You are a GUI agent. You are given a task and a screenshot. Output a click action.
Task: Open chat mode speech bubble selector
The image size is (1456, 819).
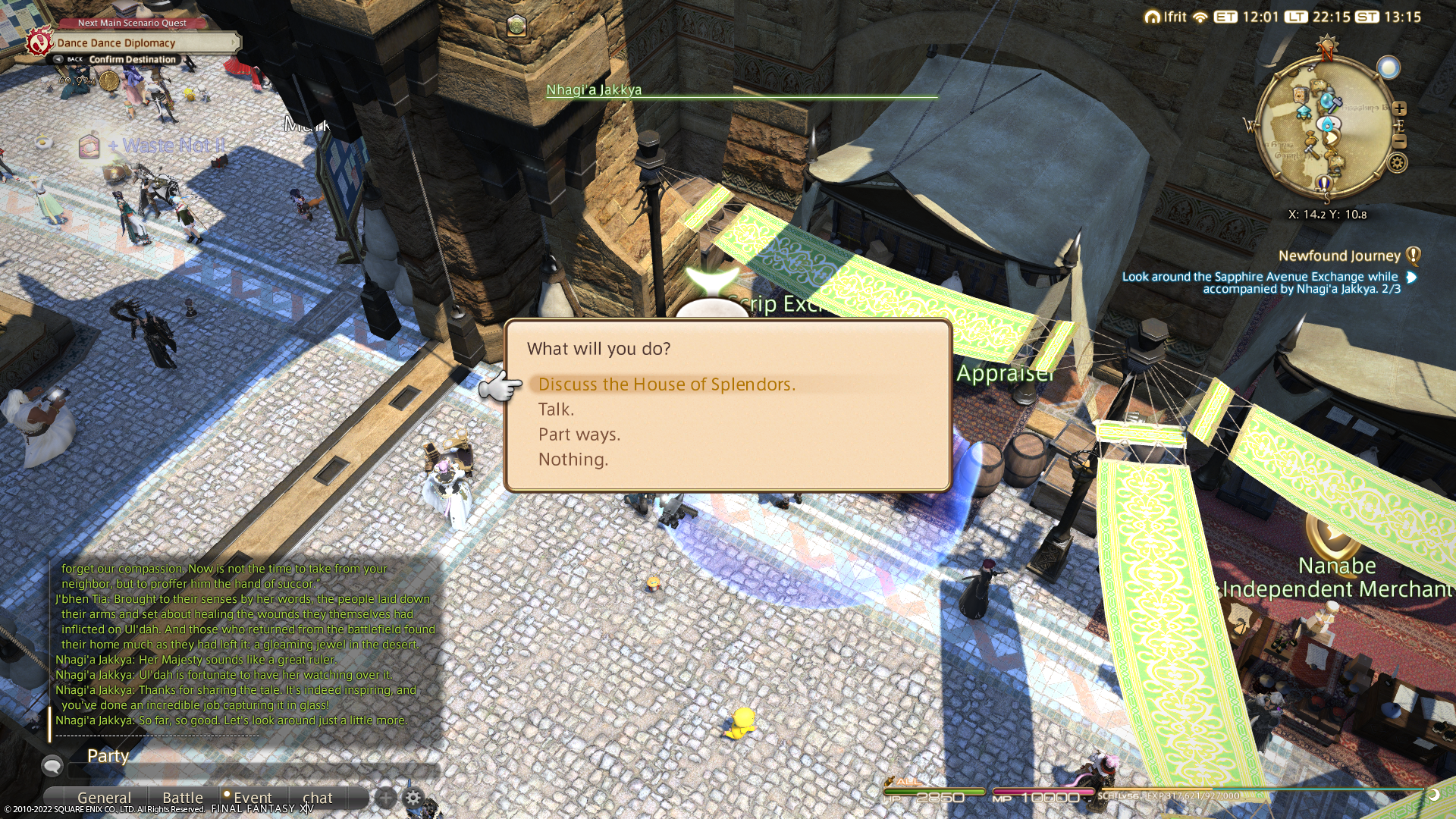(x=52, y=766)
